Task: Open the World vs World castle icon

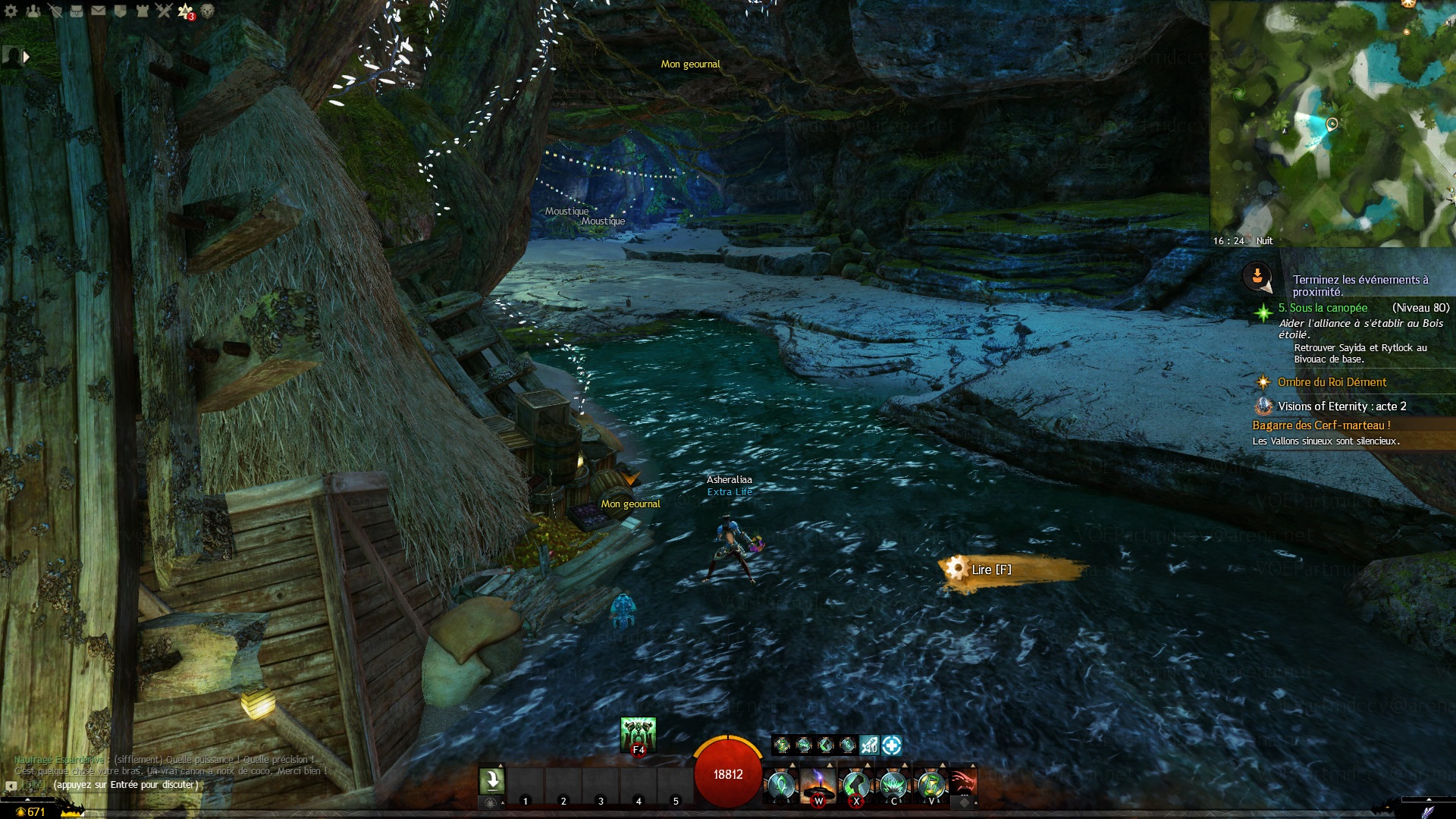Action: (142, 11)
